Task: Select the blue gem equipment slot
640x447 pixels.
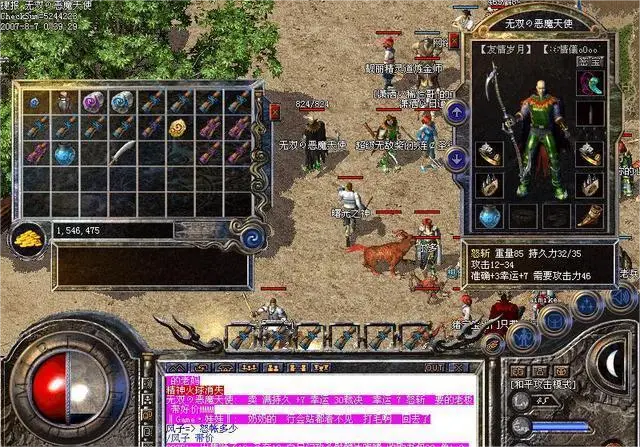Action: point(490,216)
